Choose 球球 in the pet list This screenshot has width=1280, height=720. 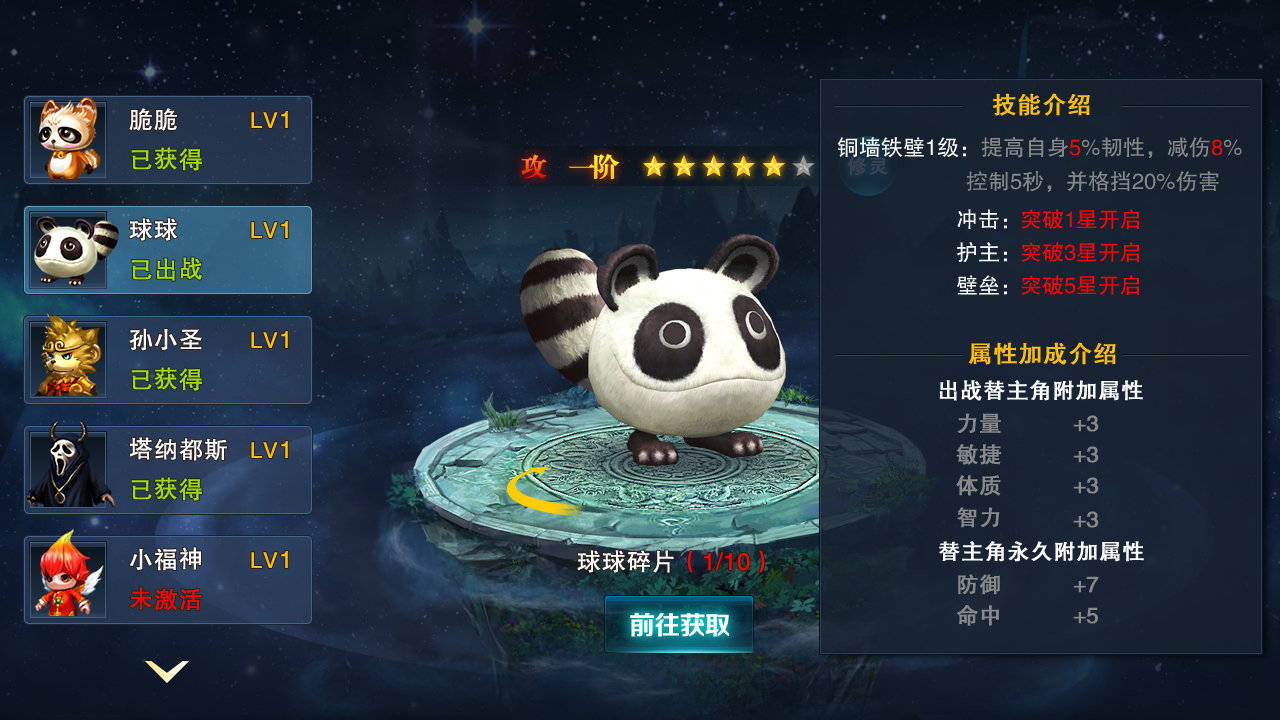pos(168,250)
